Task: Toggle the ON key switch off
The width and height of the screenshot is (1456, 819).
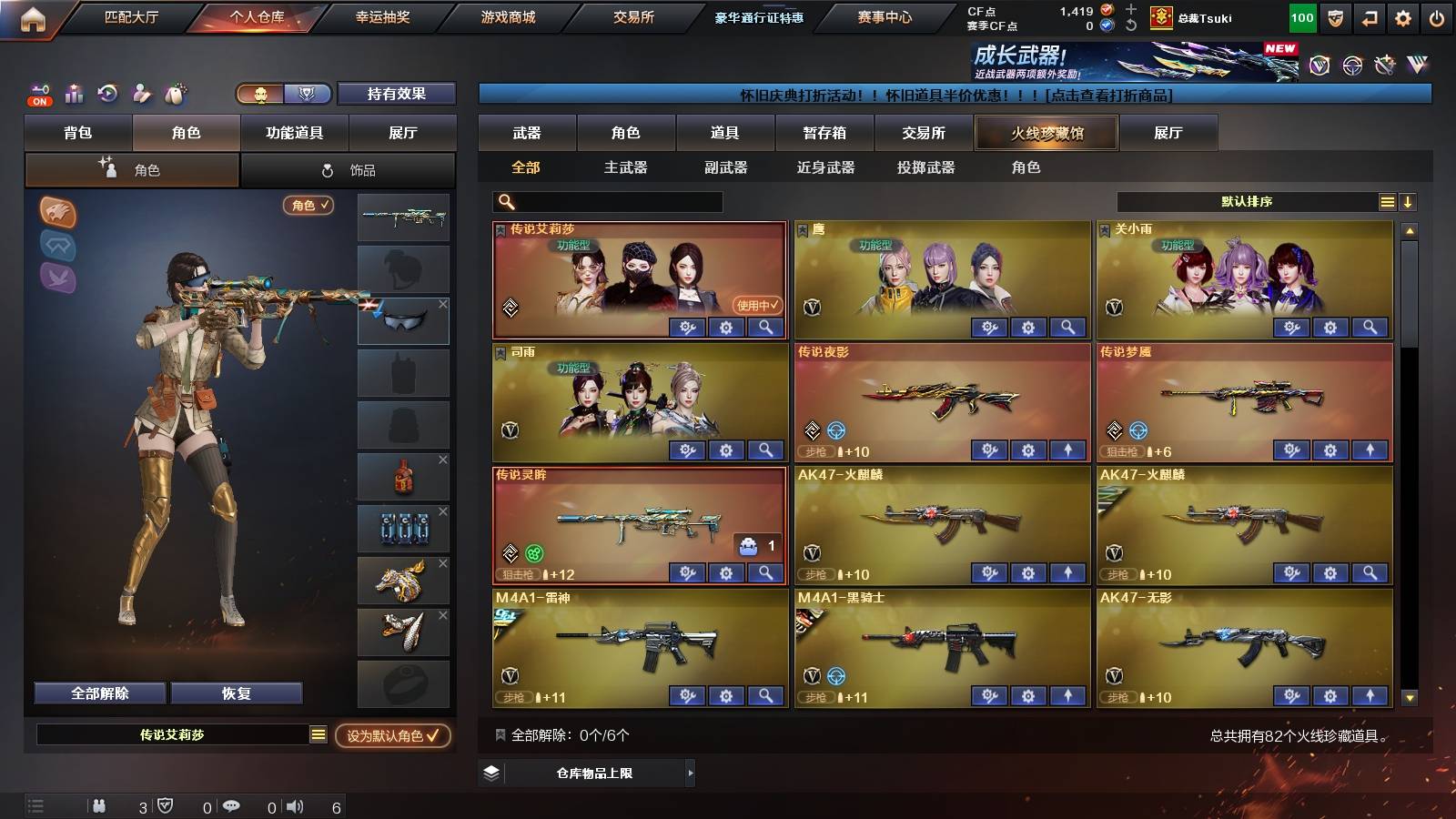Action: [x=38, y=94]
